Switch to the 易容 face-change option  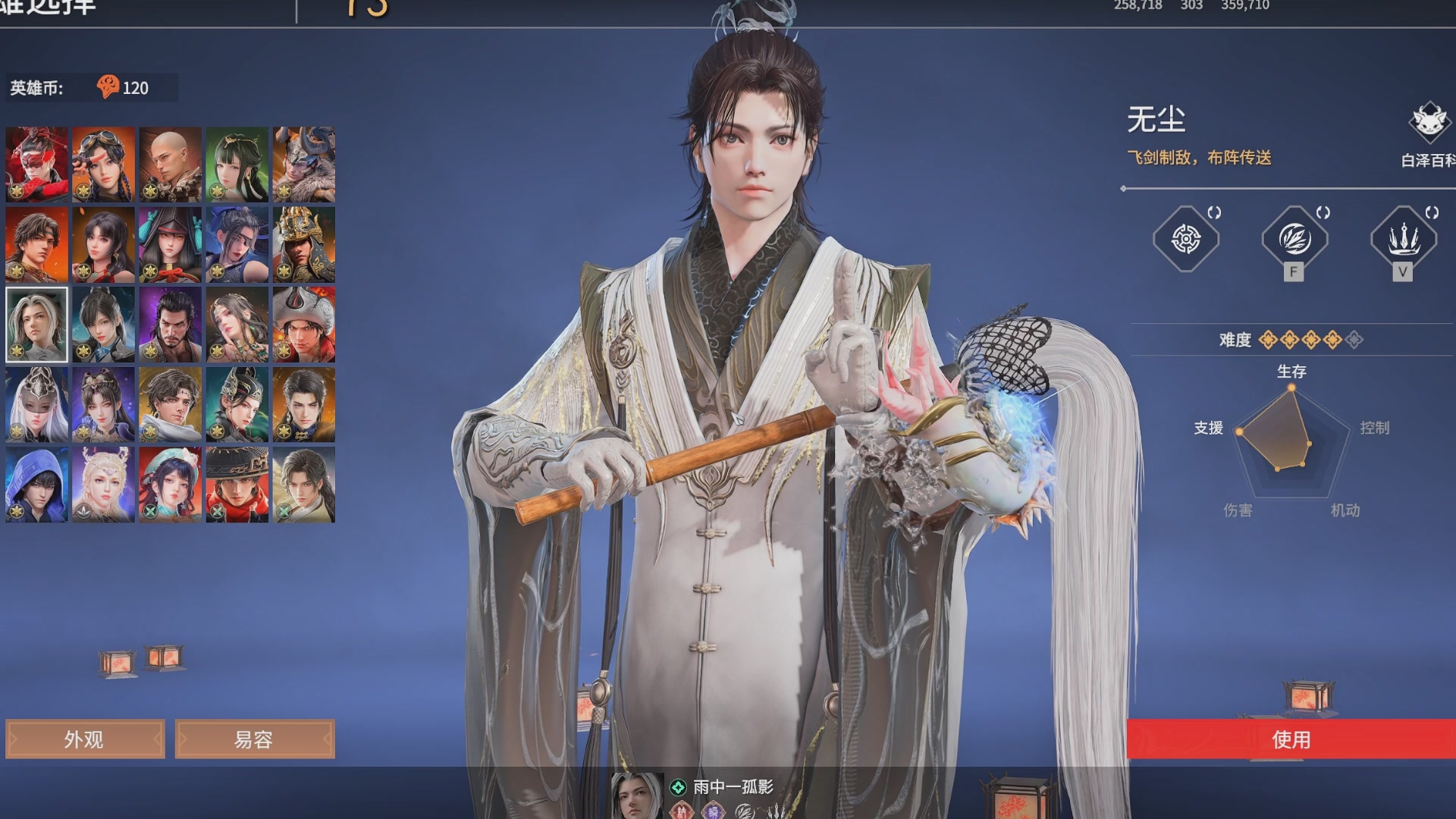(x=255, y=739)
